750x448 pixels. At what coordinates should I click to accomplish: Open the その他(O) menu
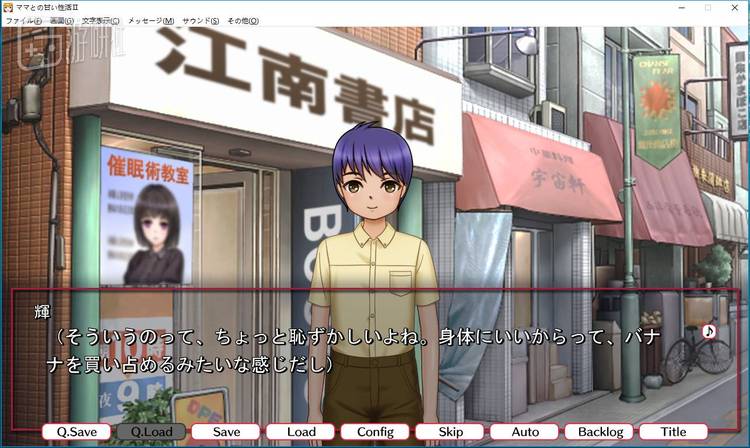click(242, 21)
